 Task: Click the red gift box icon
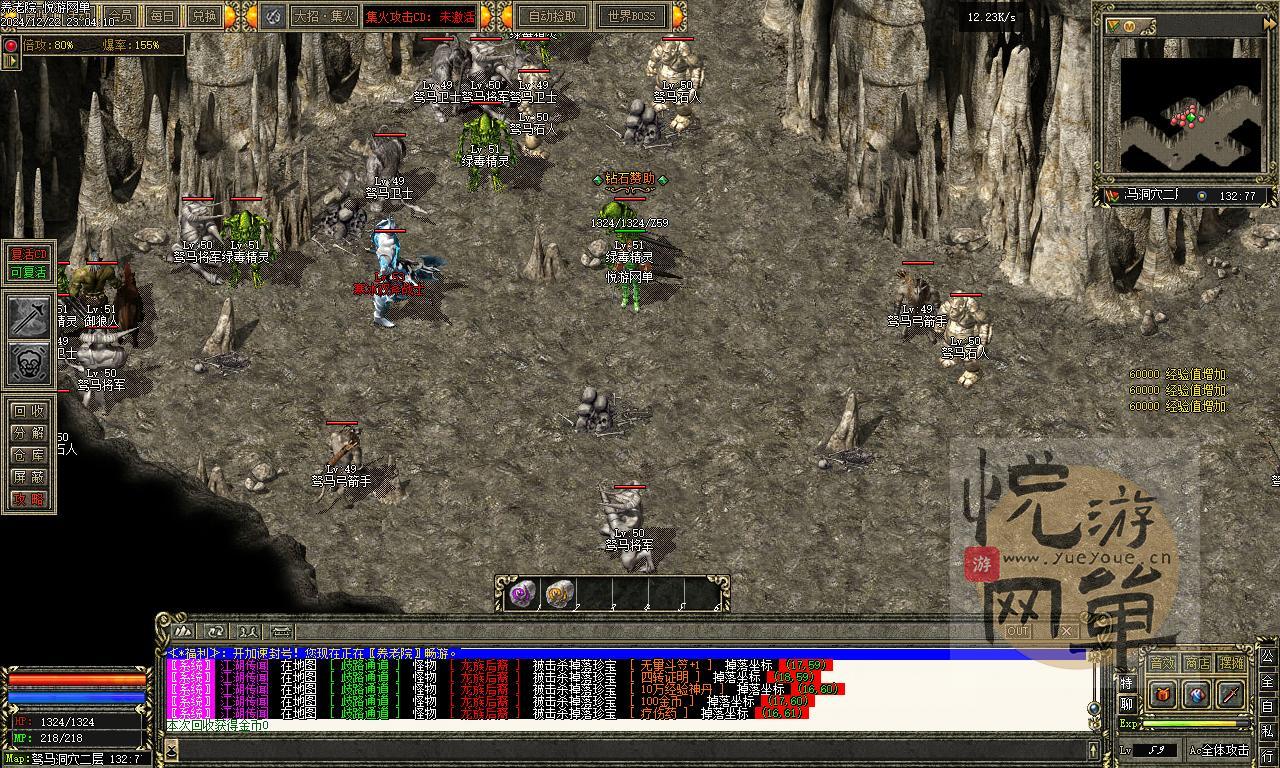(1162, 693)
